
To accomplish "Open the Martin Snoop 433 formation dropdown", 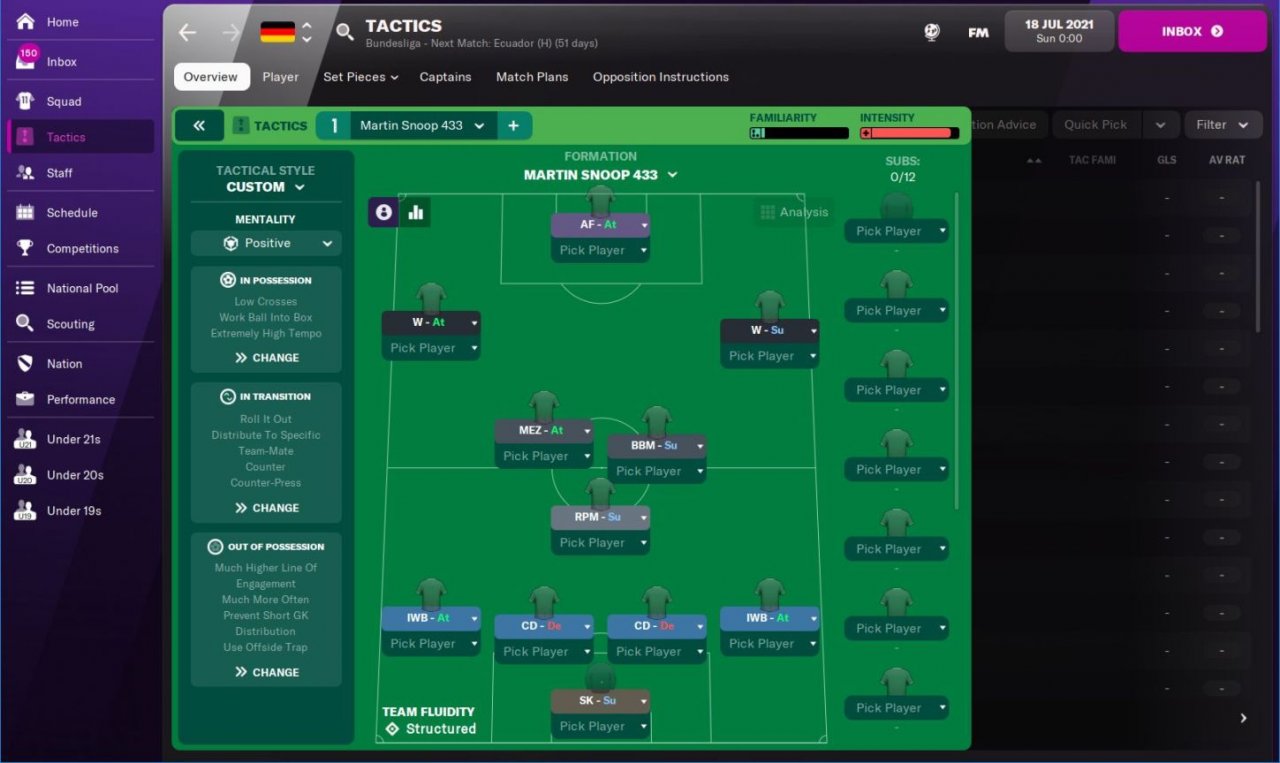I will pyautogui.click(x=600, y=175).
